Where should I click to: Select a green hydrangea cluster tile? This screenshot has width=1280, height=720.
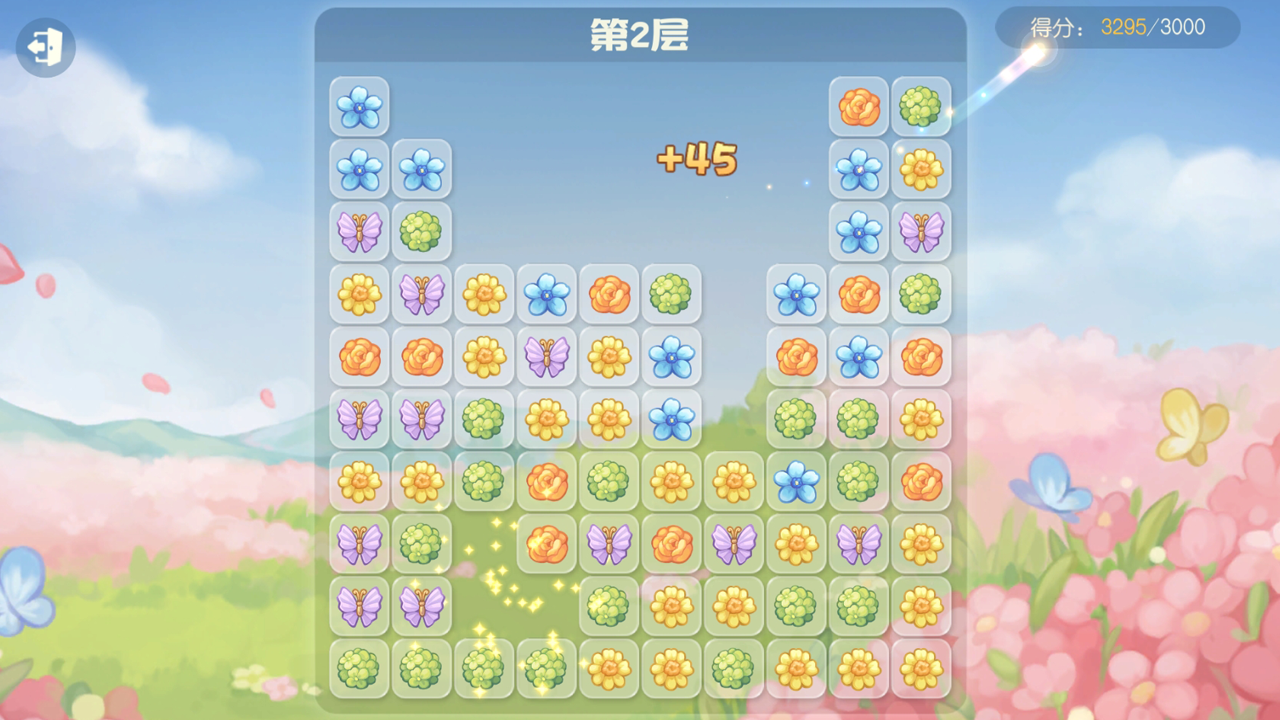pos(422,232)
